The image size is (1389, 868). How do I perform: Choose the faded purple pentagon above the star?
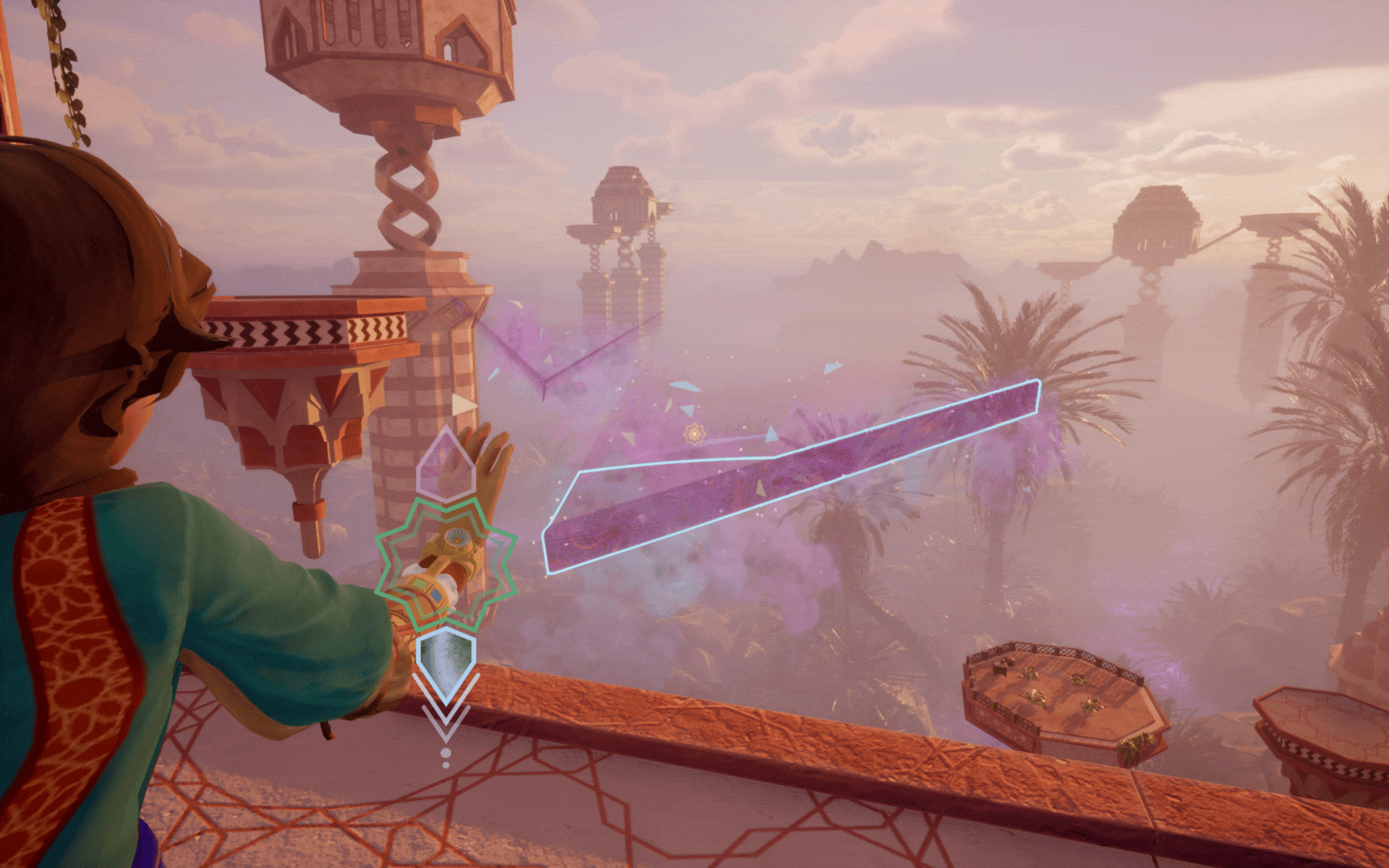[x=445, y=465]
